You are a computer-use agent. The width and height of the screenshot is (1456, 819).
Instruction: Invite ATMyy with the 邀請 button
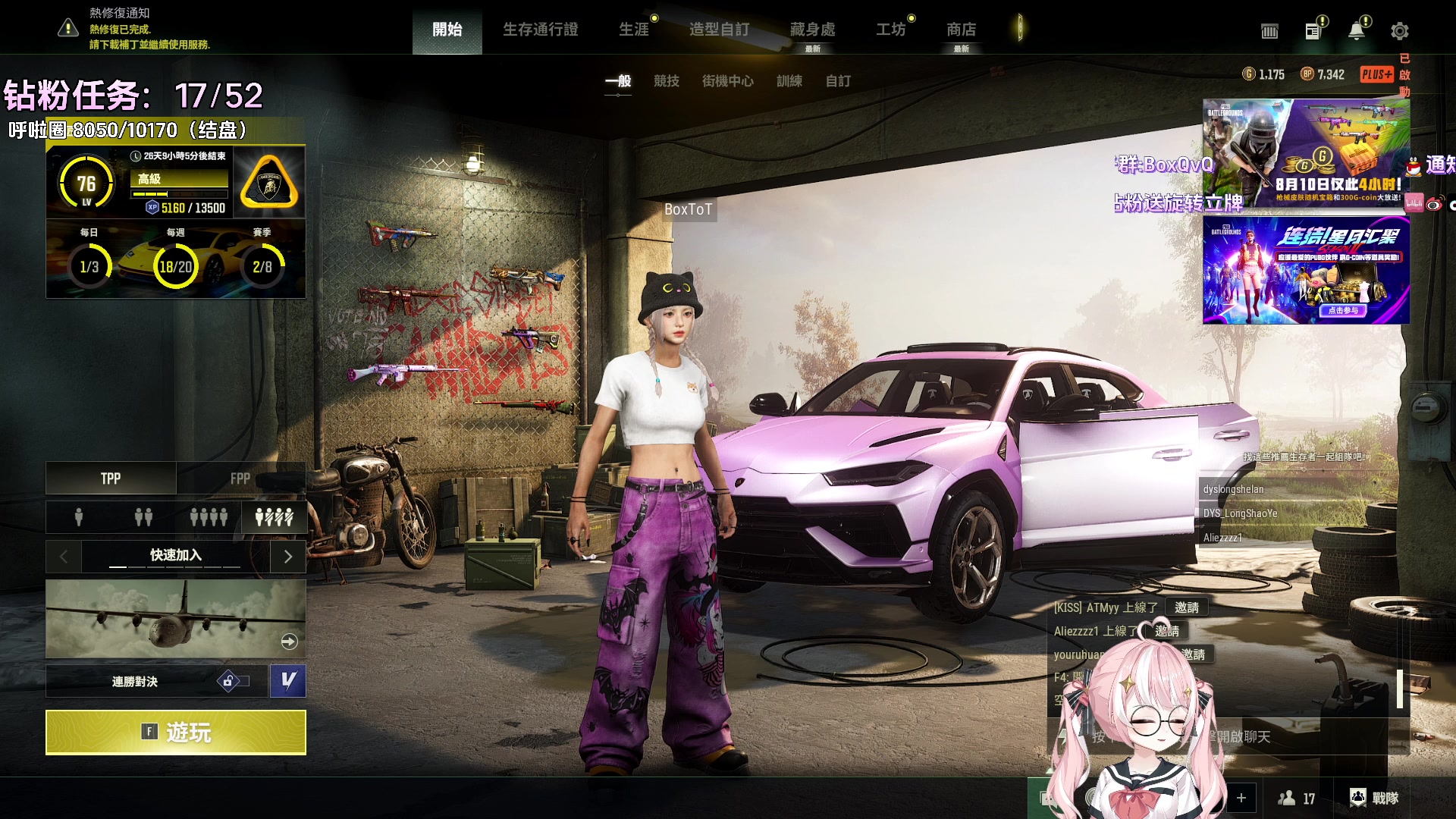tap(1186, 607)
